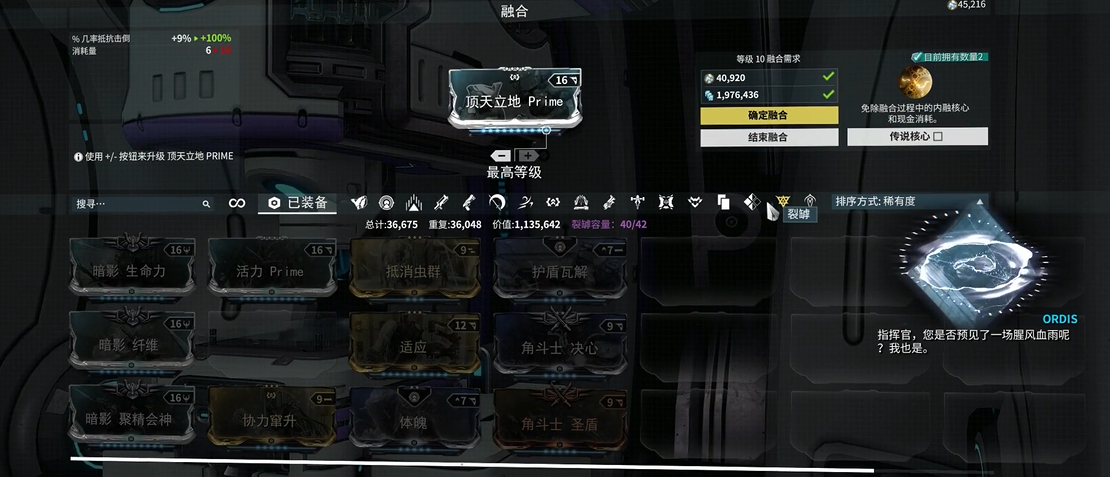Decrease the mod rank with the minus button
Image resolution: width=1110 pixels, height=477 pixels.
(x=502, y=156)
